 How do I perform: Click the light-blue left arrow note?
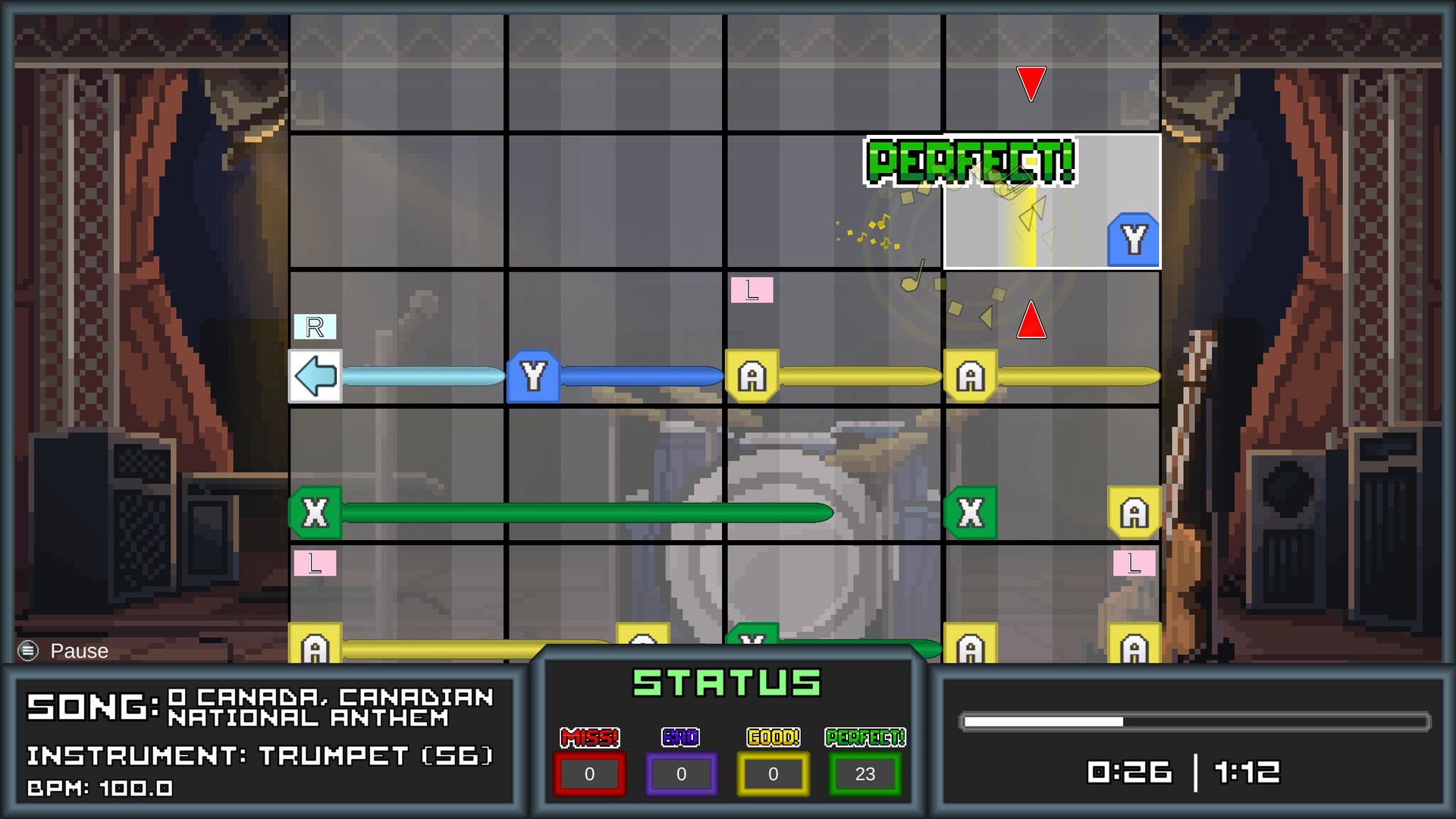(x=315, y=375)
